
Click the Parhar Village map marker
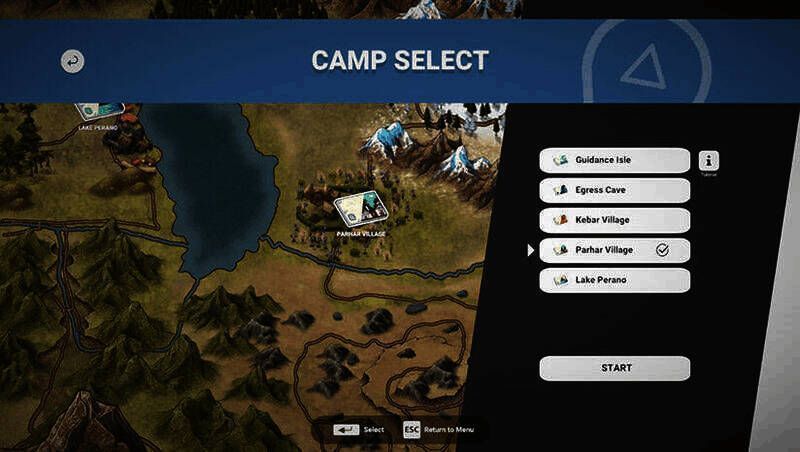coord(359,210)
